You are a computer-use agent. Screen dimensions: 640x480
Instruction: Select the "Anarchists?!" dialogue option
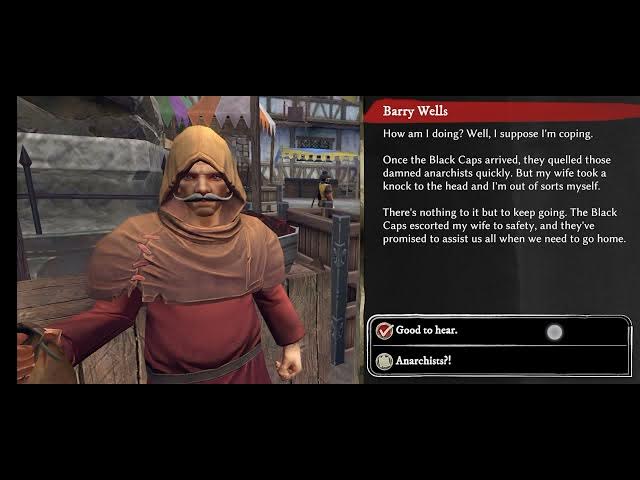(x=423, y=361)
